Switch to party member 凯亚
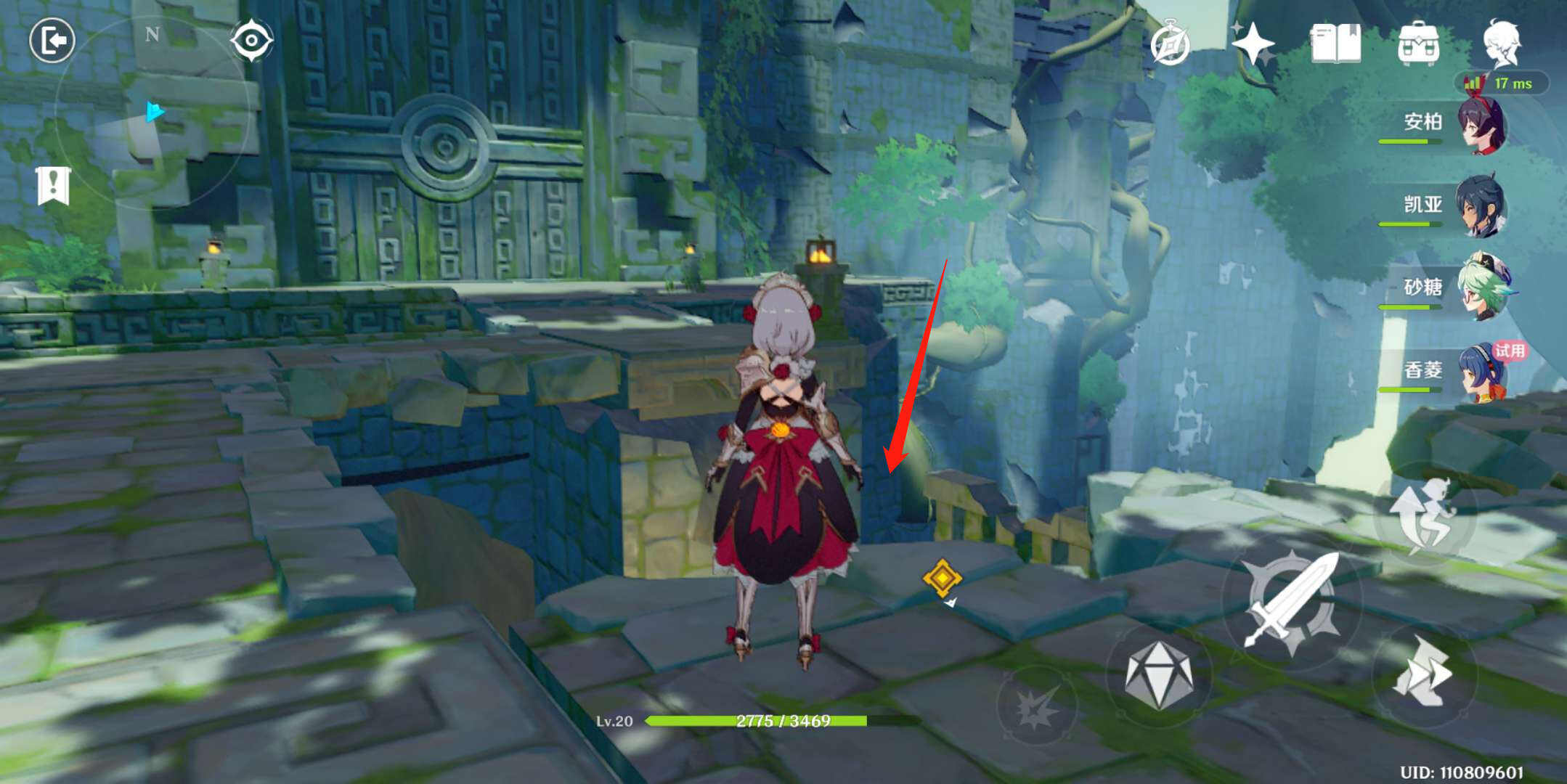Image resolution: width=1567 pixels, height=784 pixels. click(x=1481, y=207)
